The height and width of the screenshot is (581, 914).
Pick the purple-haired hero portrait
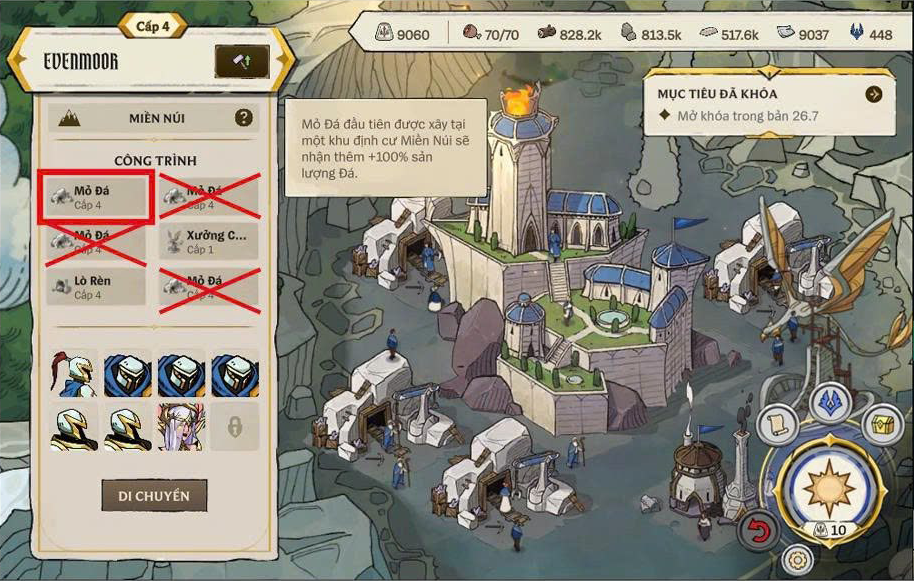click(x=181, y=427)
